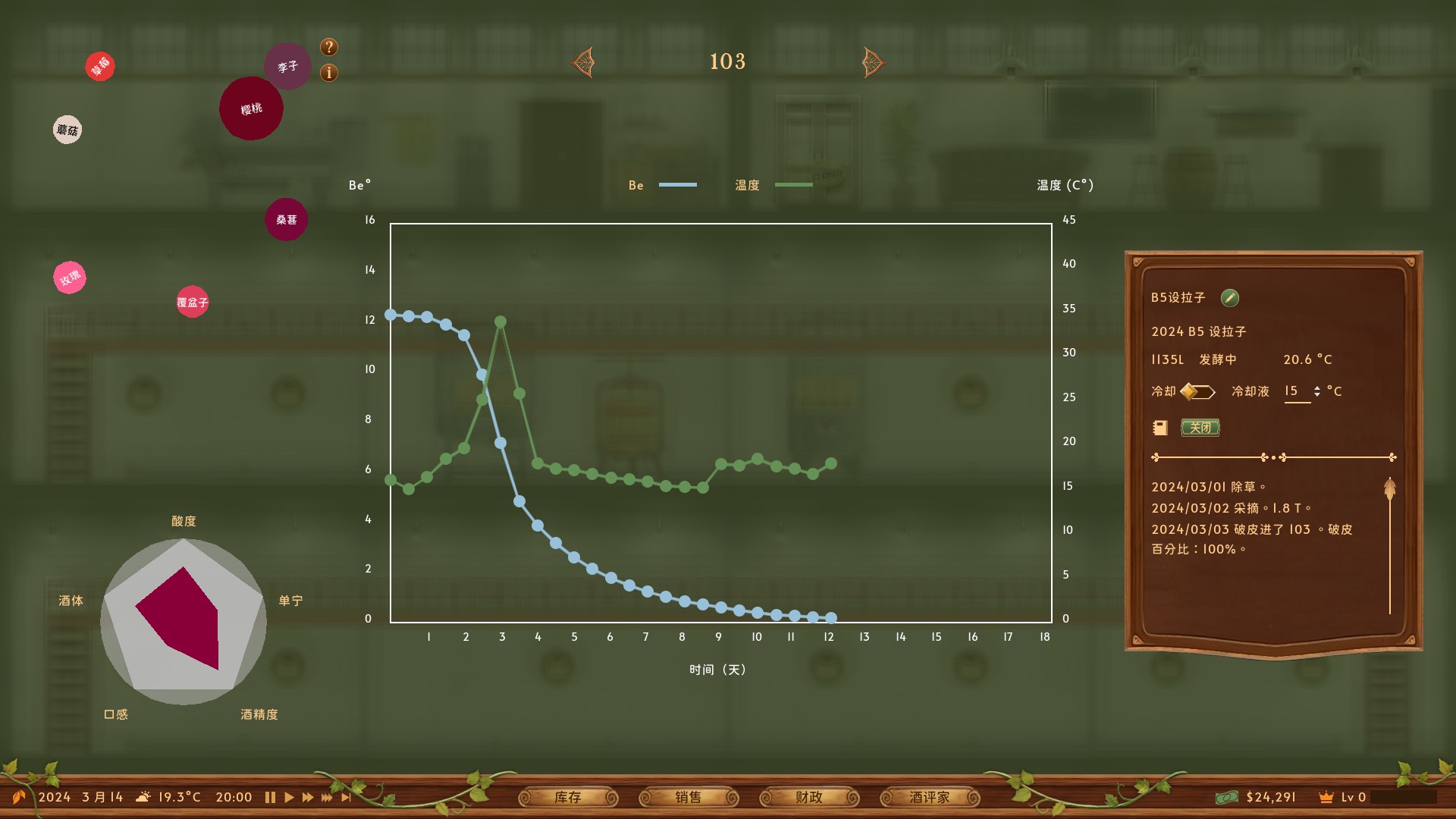Select the 樱桃 cherry aroma bubble
This screenshot has height=819, width=1456.
tap(251, 108)
